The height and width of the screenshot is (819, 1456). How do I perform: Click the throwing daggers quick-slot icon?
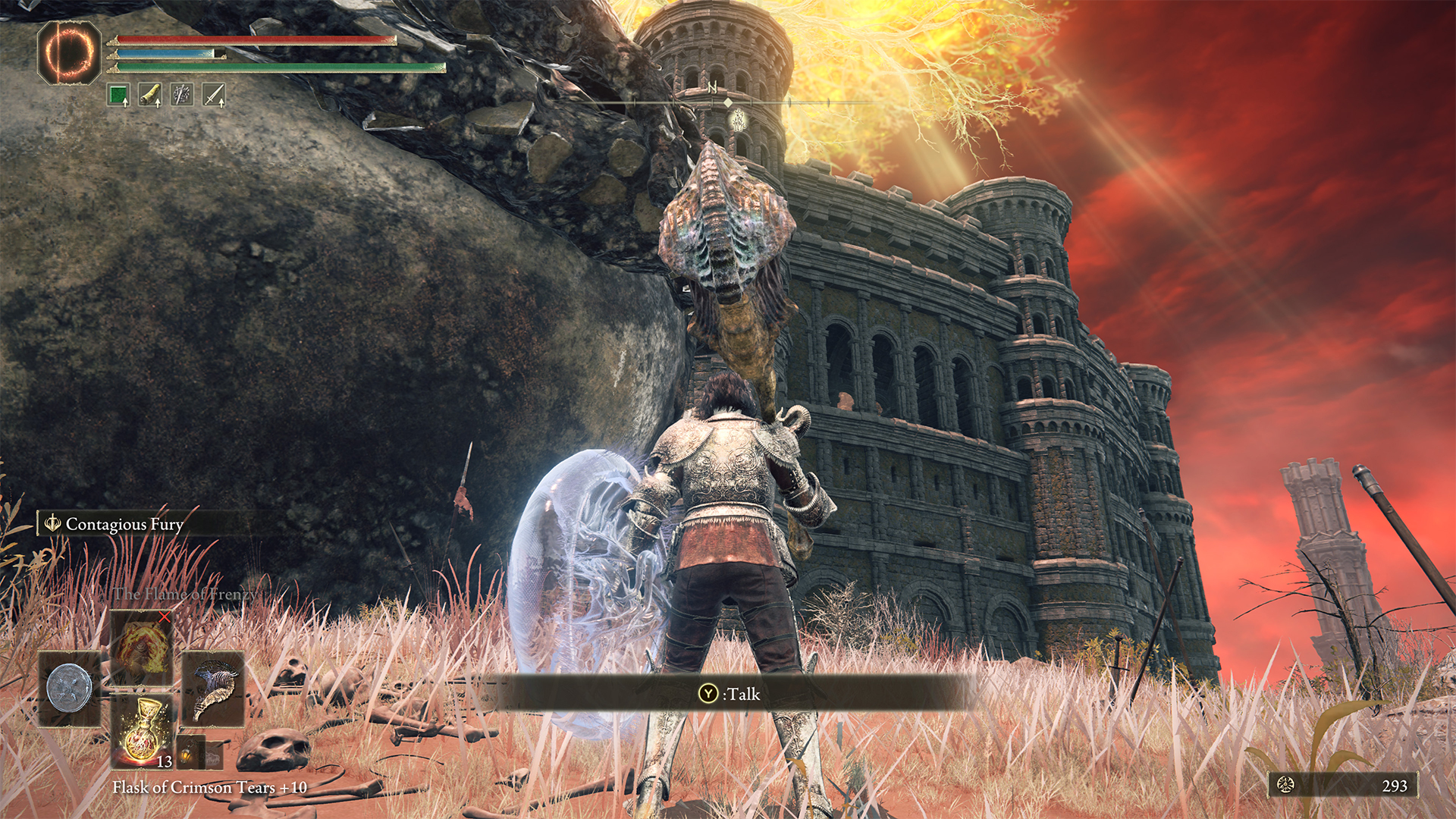tap(182, 93)
